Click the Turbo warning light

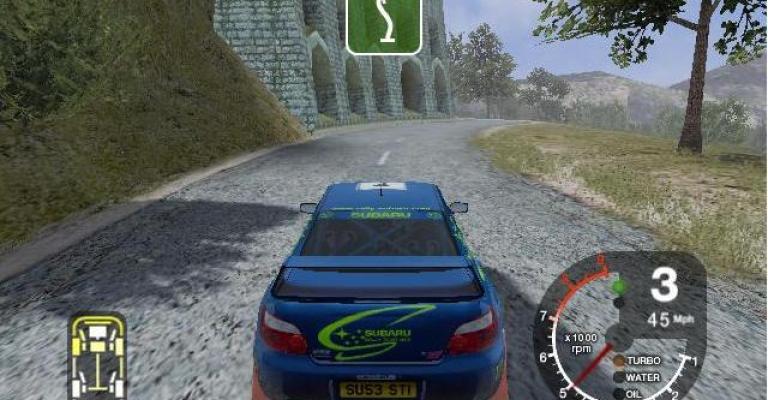(x=619, y=361)
